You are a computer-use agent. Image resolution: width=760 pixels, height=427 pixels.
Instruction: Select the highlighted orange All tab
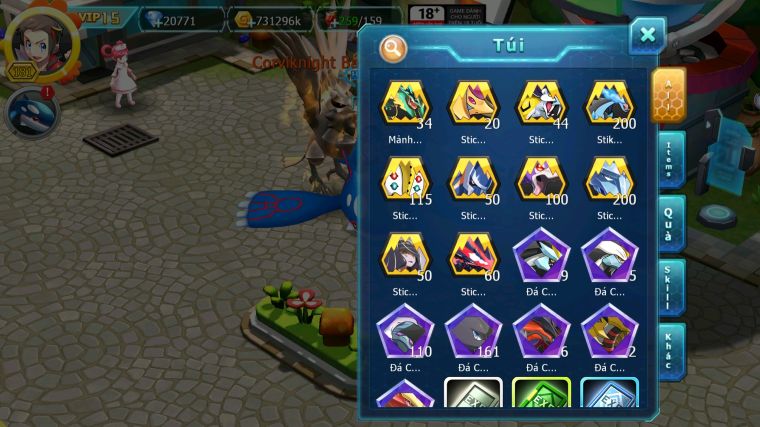point(668,94)
